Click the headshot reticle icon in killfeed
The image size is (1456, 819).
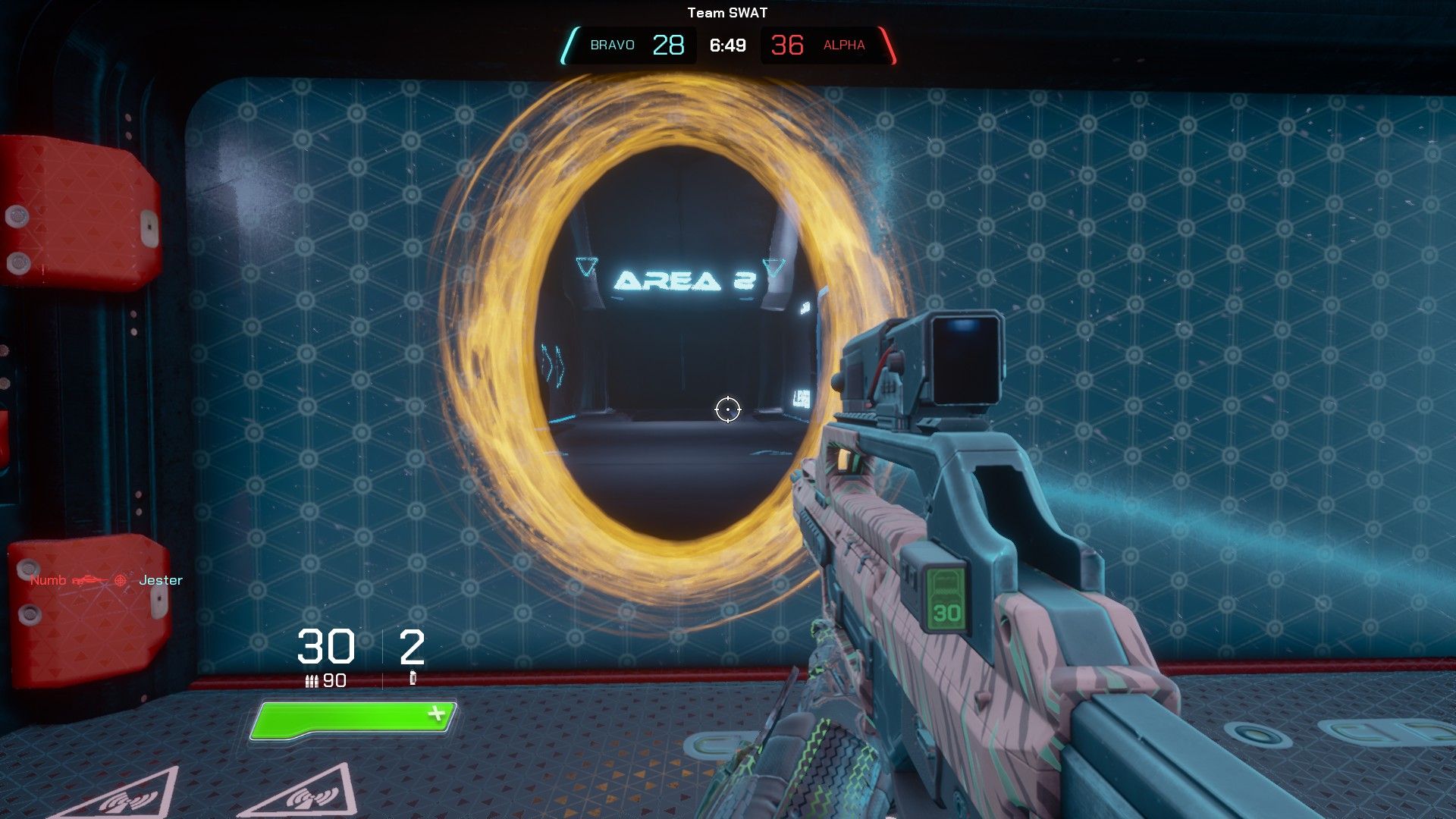tap(120, 579)
